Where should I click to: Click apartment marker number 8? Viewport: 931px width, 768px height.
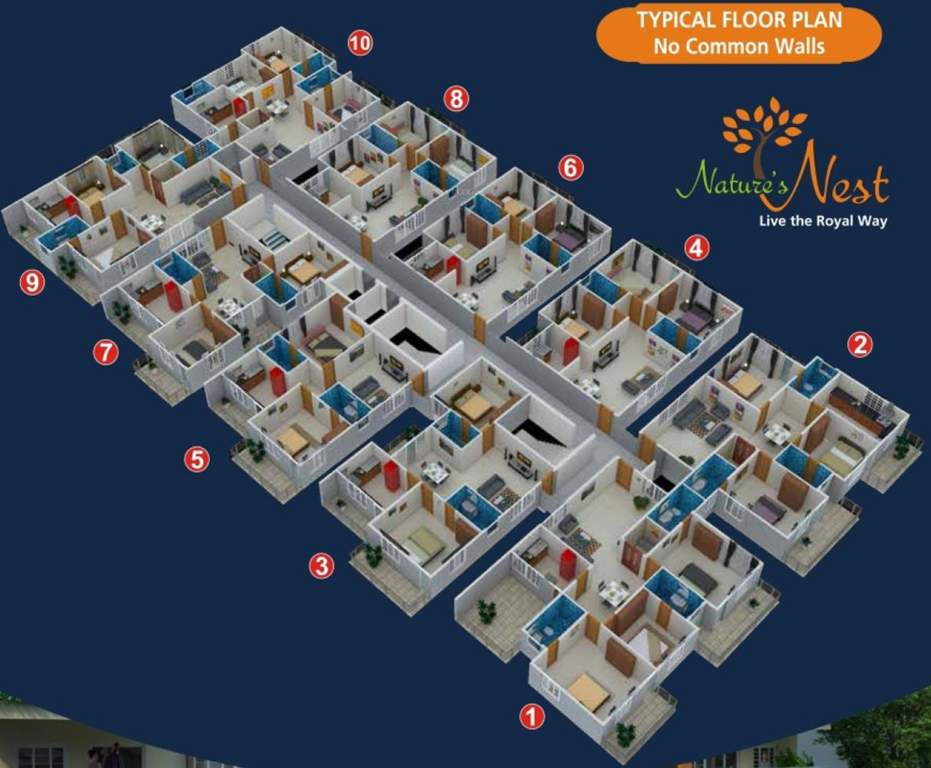pos(456,98)
